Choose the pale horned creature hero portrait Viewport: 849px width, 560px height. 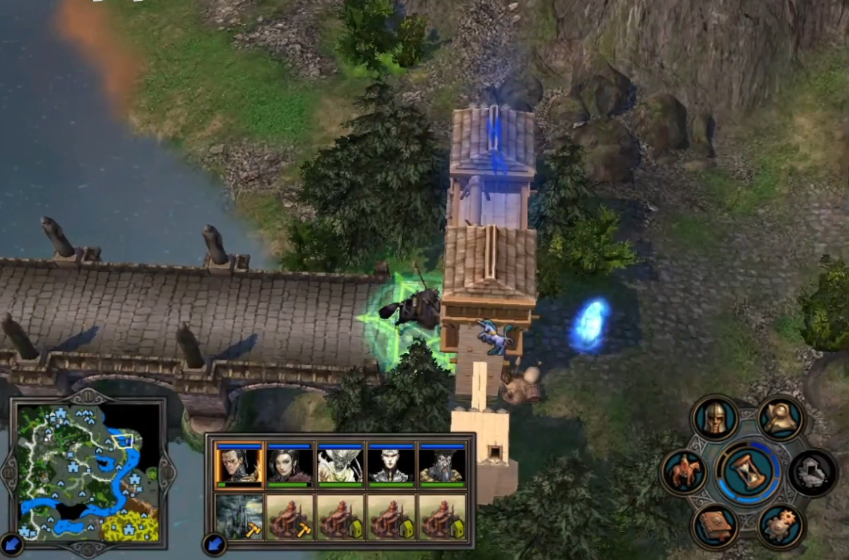340,465
